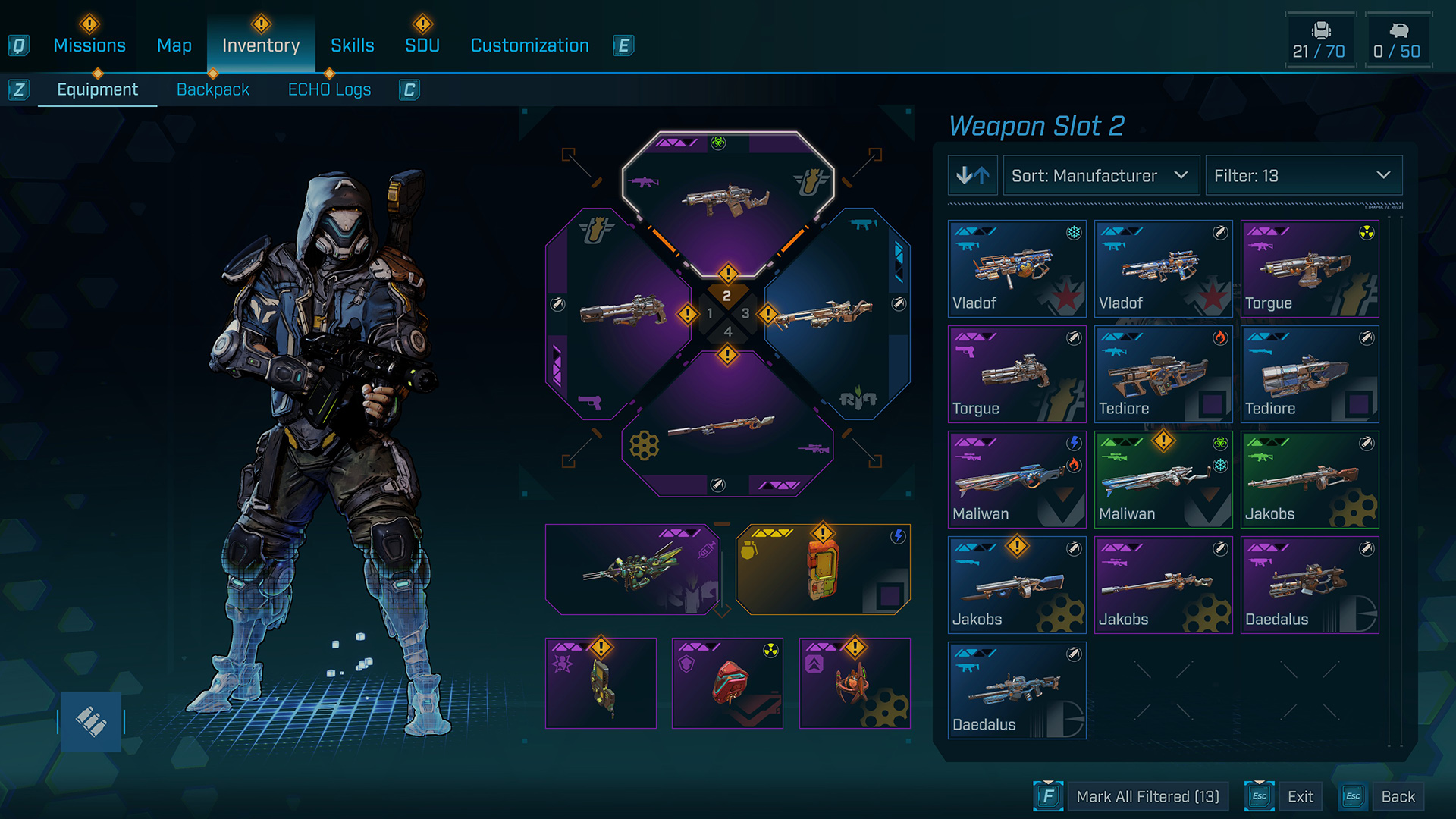Toggle the sort direction arrows button
The height and width of the screenshot is (819, 1456).
tap(972, 176)
